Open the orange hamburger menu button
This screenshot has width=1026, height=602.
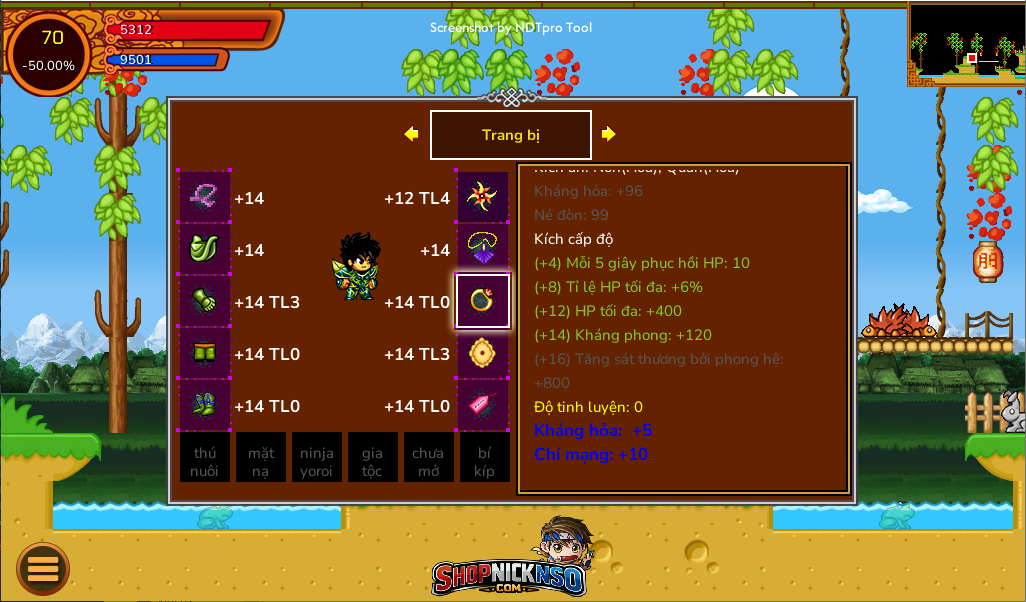pos(43,569)
